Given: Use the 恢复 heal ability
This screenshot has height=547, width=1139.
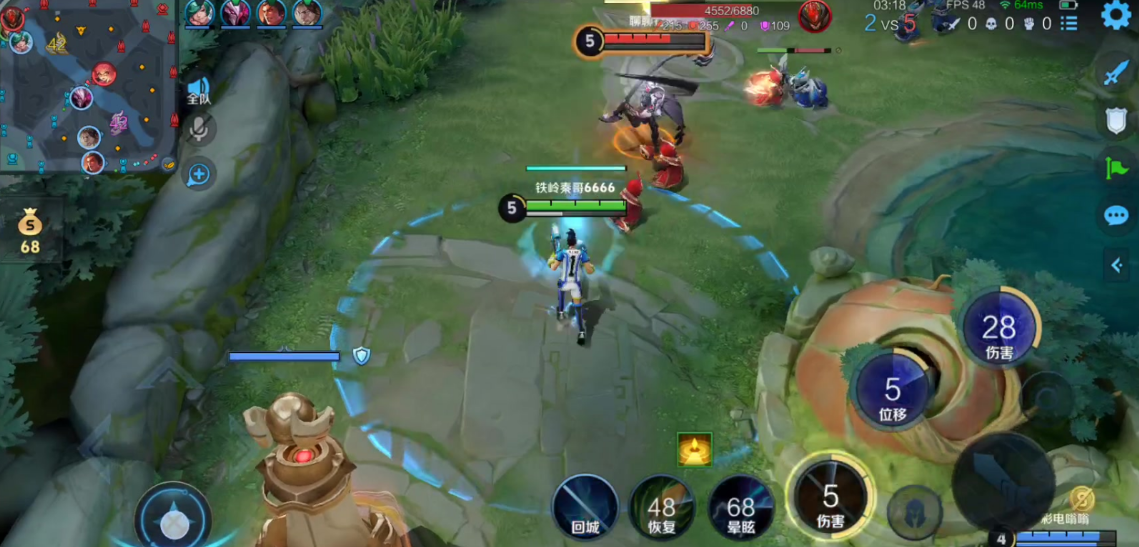Looking at the screenshot, I should point(661,507).
